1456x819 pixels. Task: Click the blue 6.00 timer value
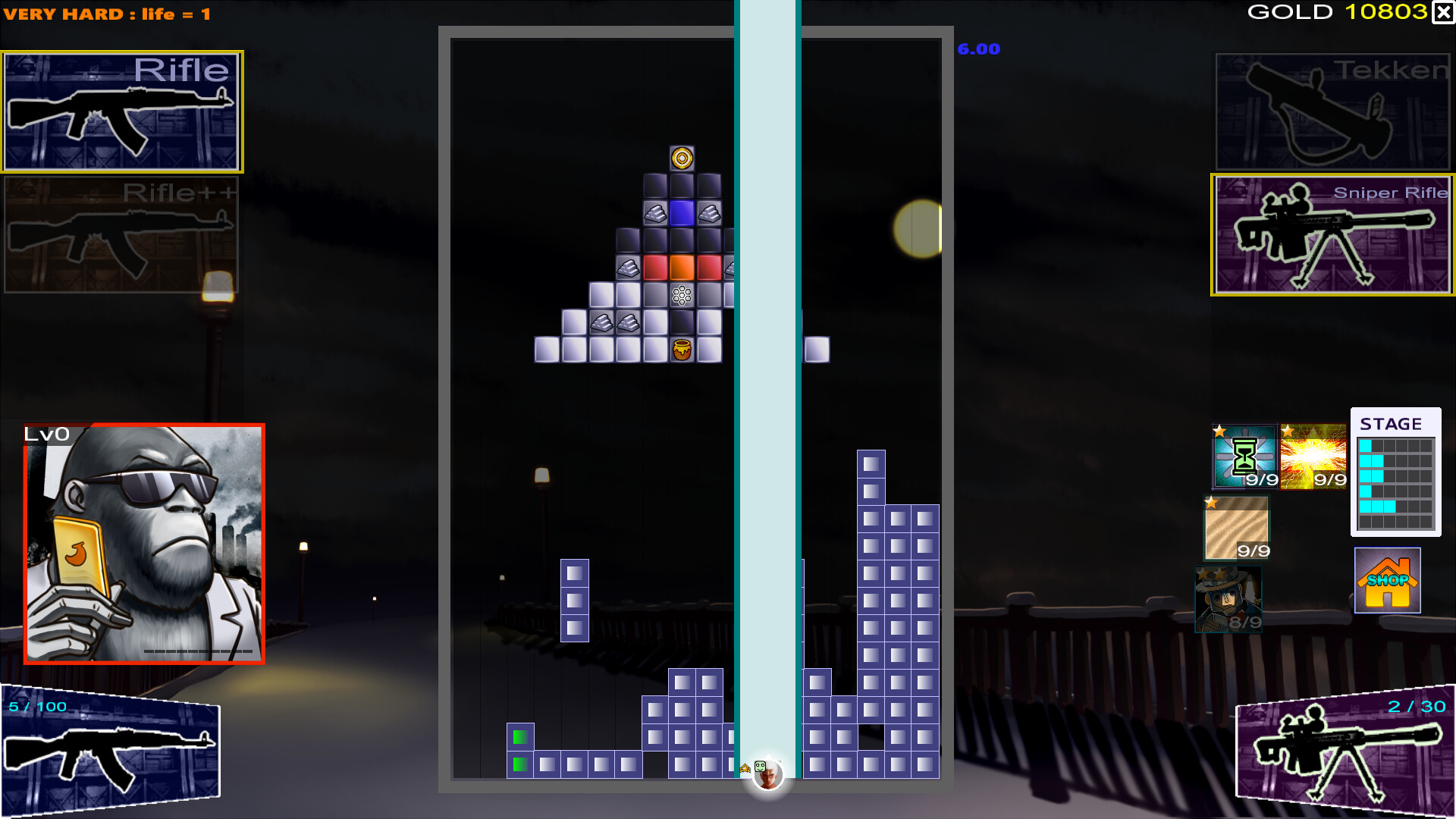point(977,49)
